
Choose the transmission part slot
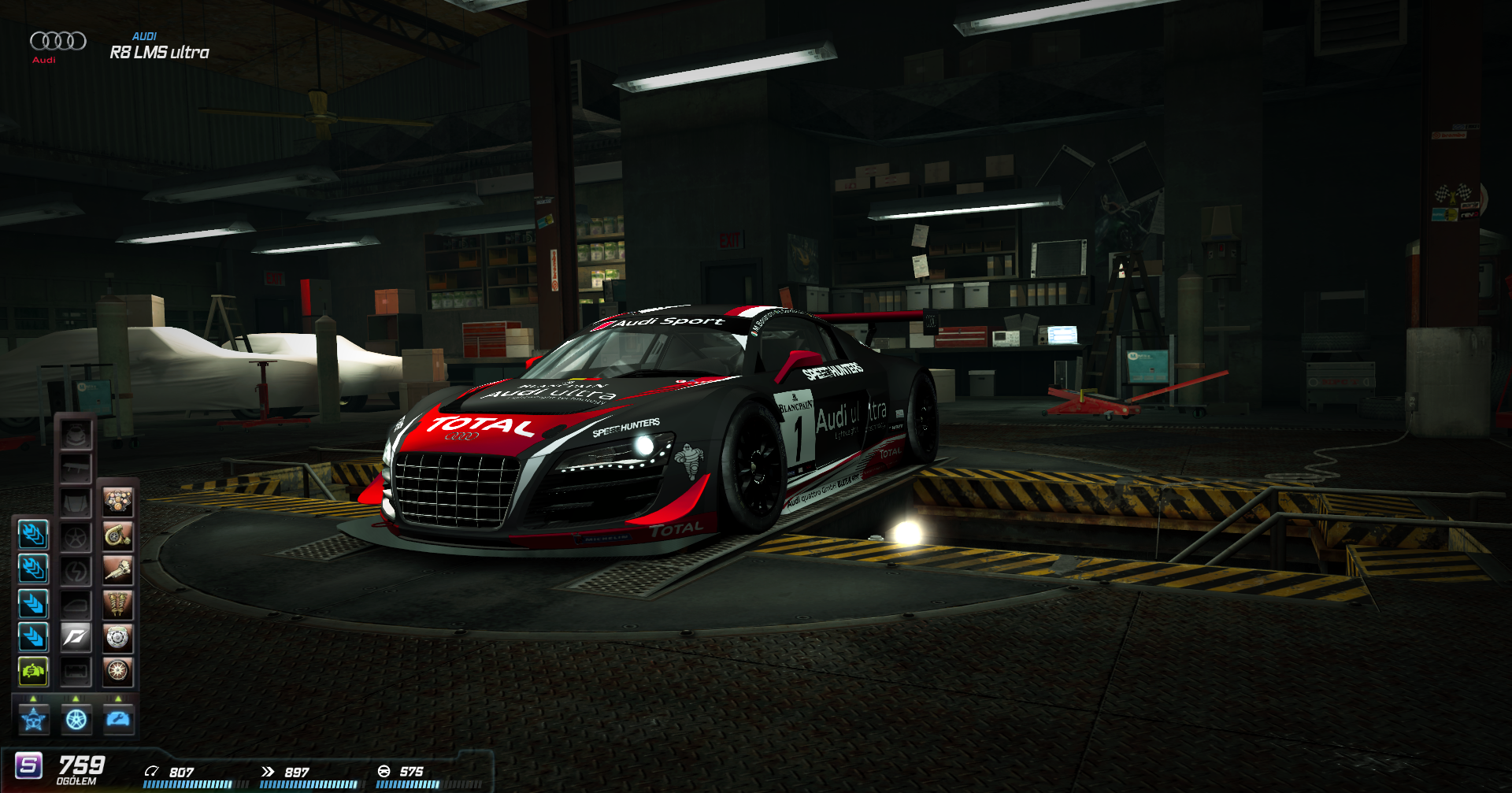(x=118, y=569)
